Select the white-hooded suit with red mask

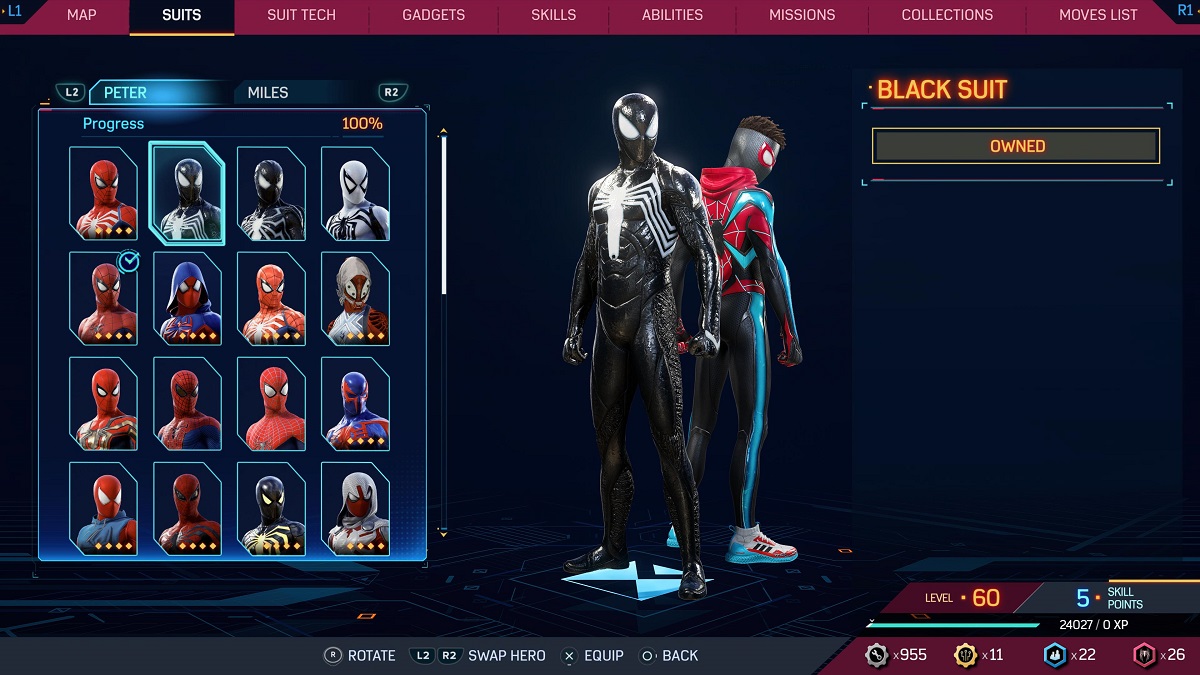(x=355, y=508)
